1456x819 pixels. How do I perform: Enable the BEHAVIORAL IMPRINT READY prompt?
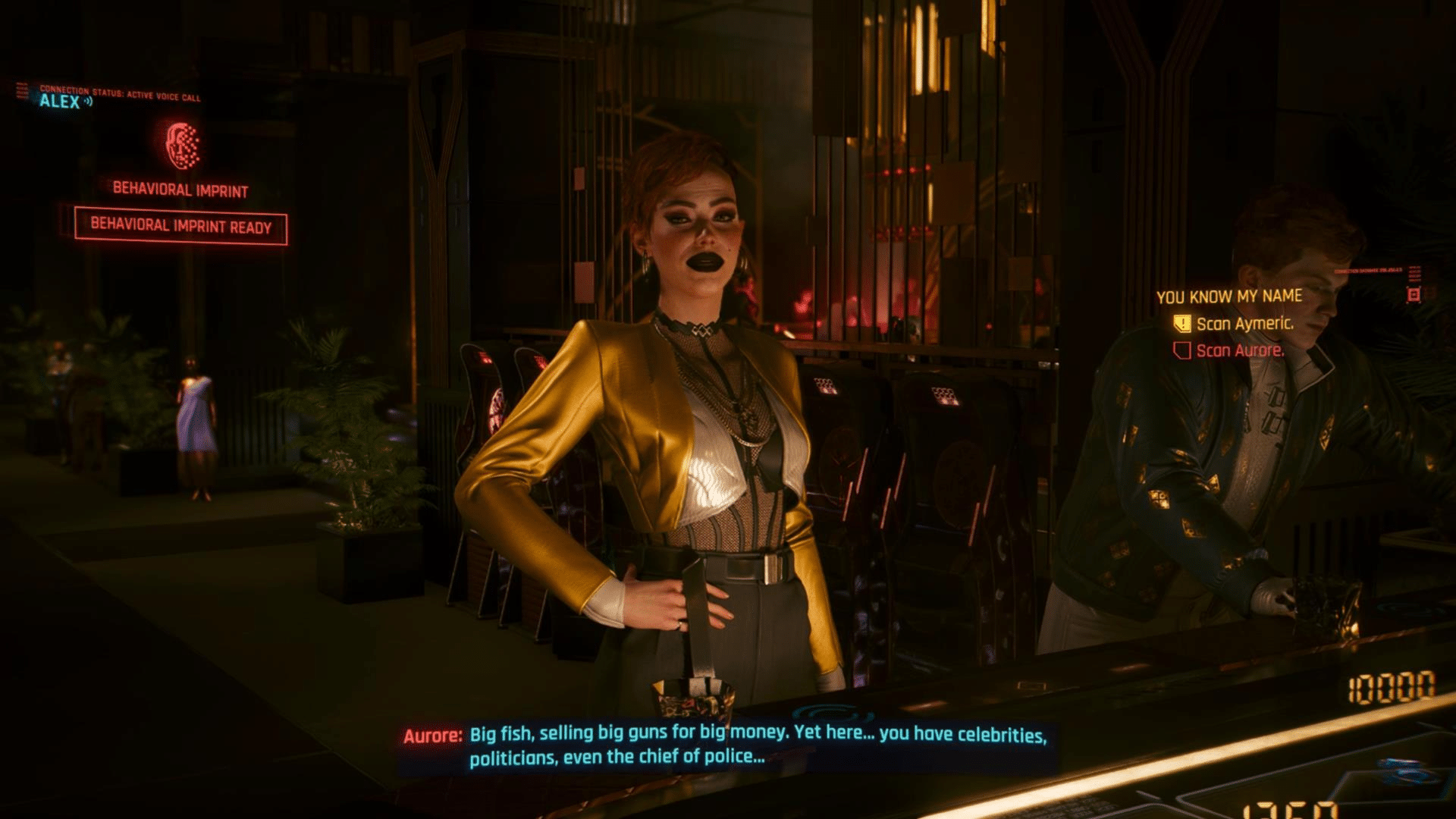point(181,225)
